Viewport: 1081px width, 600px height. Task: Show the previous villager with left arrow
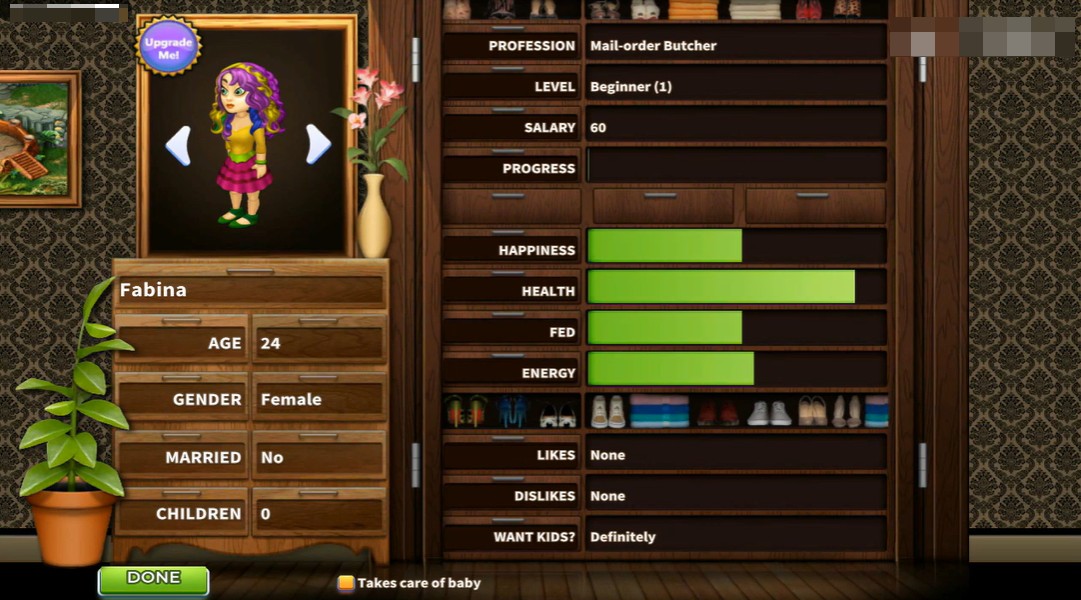click(178, 146)
